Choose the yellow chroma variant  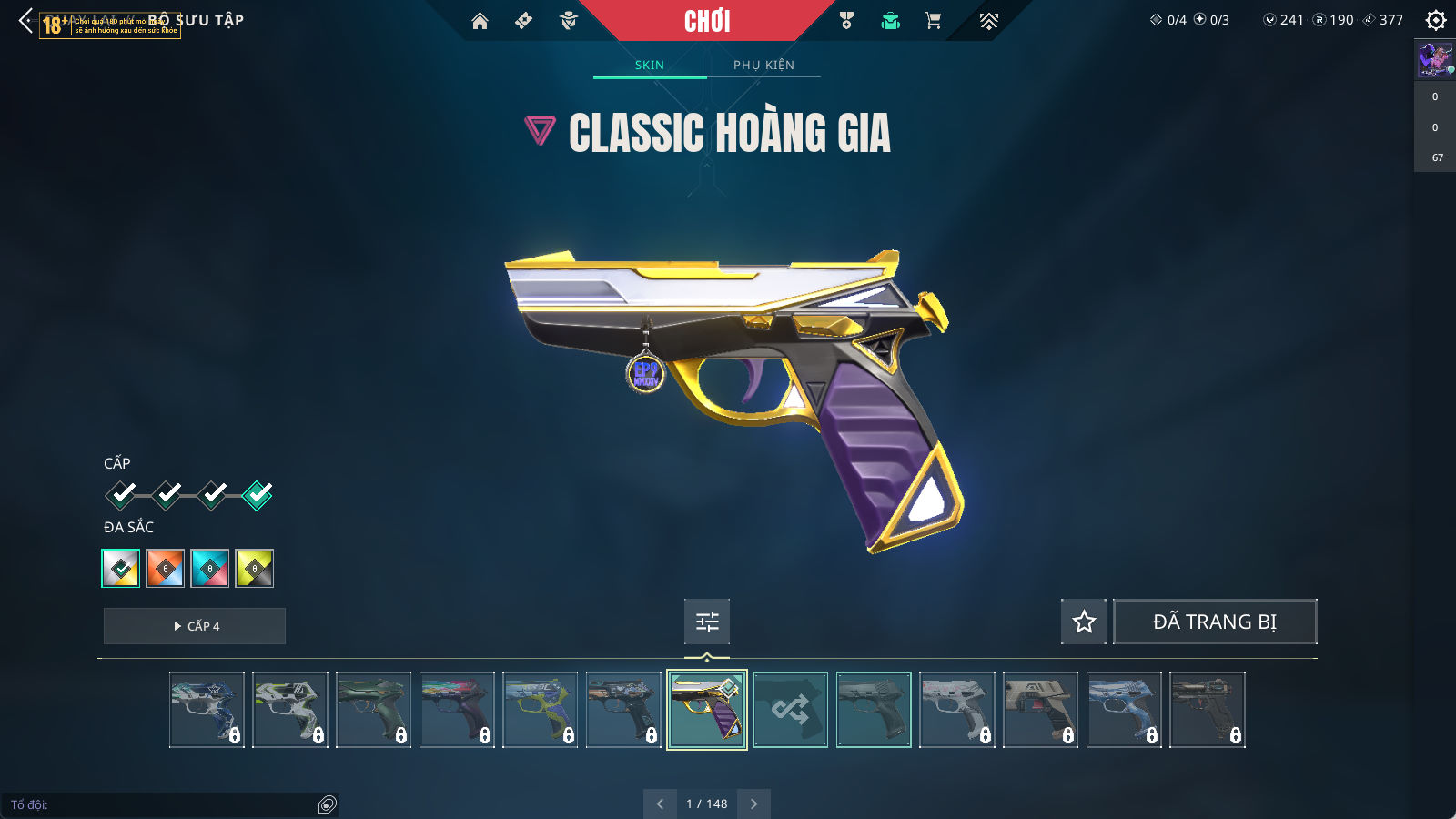point(255,569)
